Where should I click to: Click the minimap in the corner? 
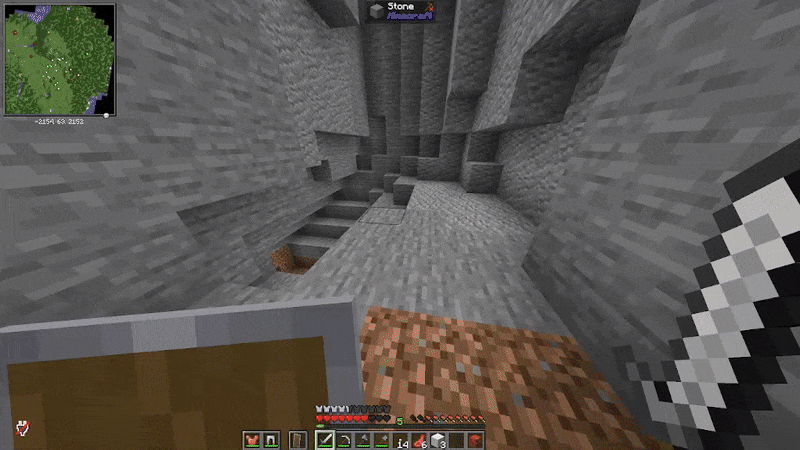point(56,58)
